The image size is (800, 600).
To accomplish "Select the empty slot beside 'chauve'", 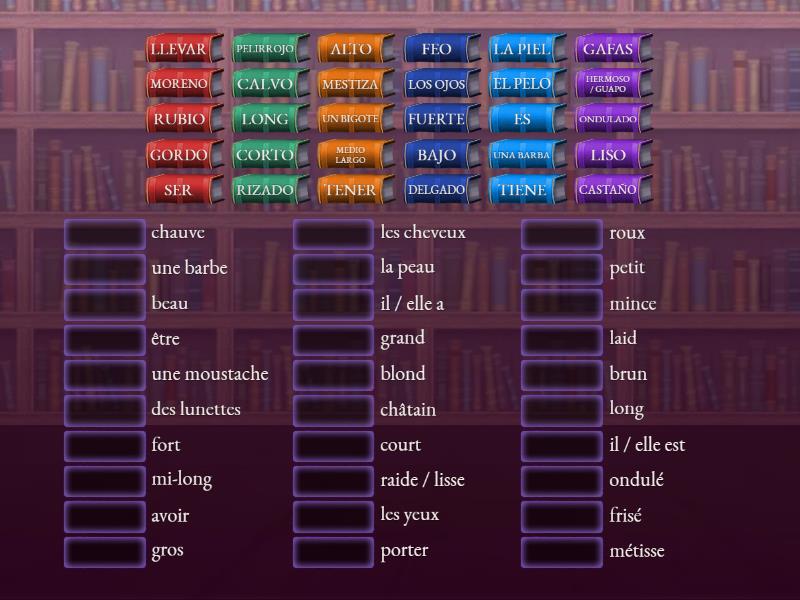I will pos(105,234).
